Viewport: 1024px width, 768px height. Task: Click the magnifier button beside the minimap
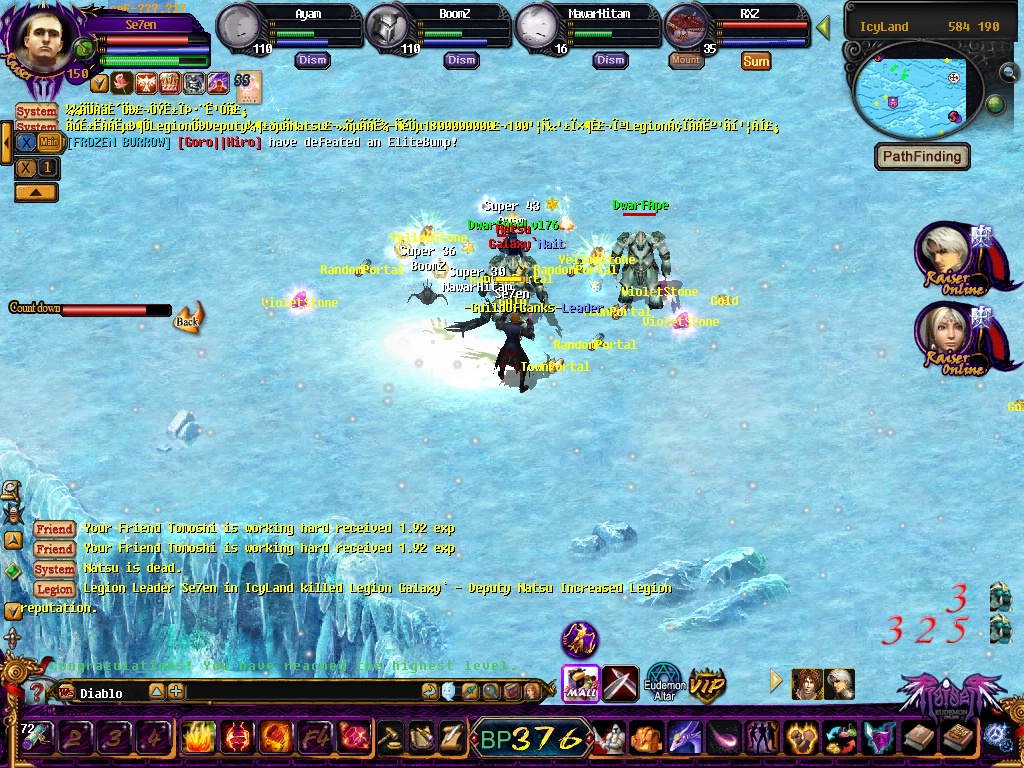1008,73
